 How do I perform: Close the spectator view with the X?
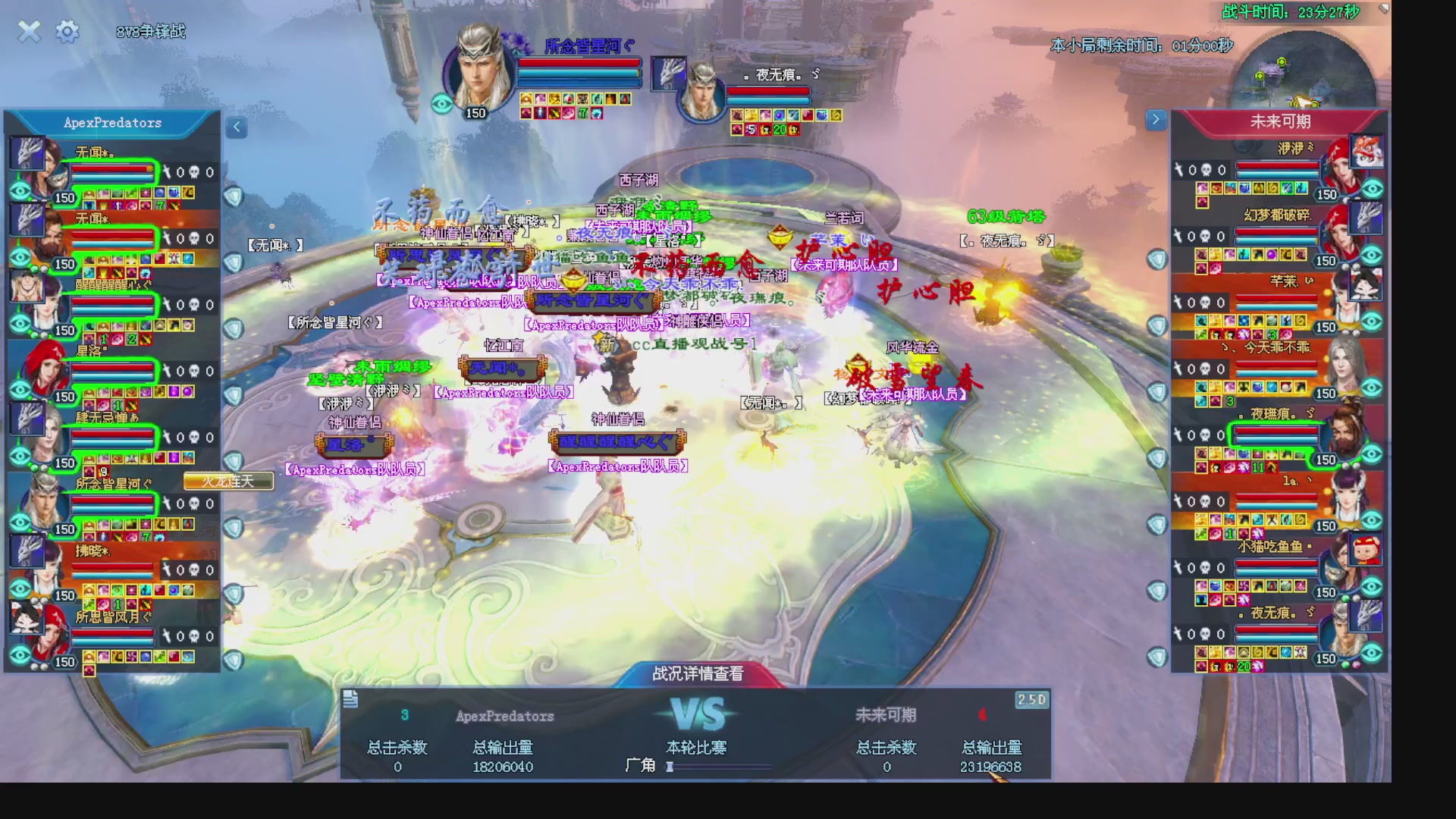pos(29,31)
